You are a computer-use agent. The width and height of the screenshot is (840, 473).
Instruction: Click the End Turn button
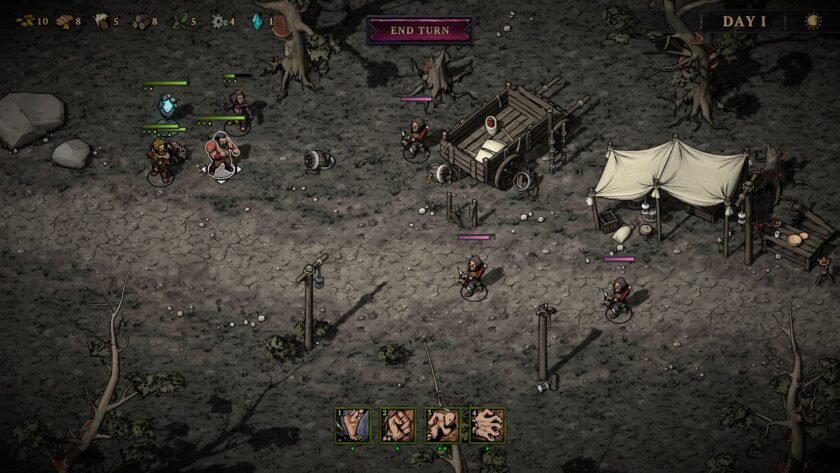coord(419,30)
